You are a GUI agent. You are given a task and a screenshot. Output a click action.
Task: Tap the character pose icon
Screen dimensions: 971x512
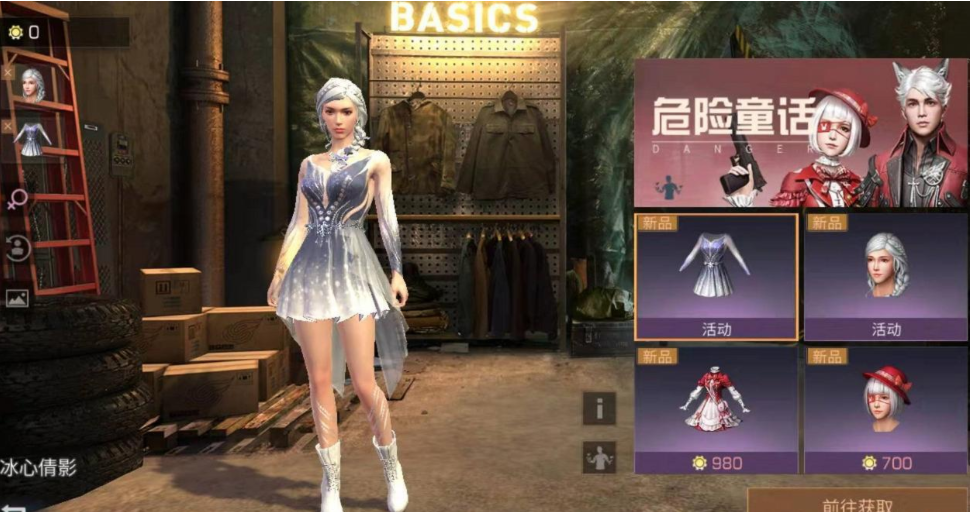tap(599, 457)
